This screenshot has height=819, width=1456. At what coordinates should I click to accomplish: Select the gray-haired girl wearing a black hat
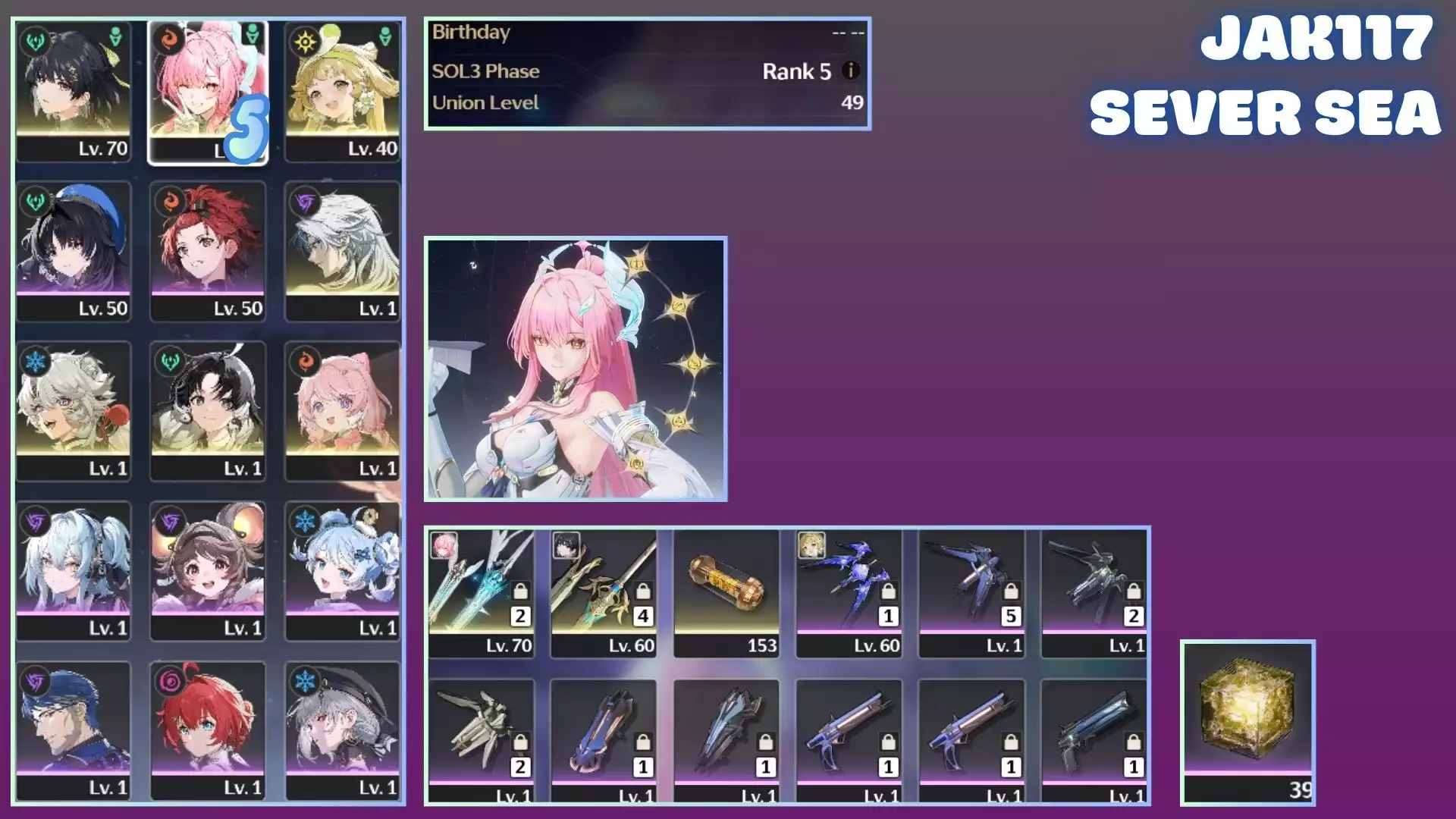(342, 731)
